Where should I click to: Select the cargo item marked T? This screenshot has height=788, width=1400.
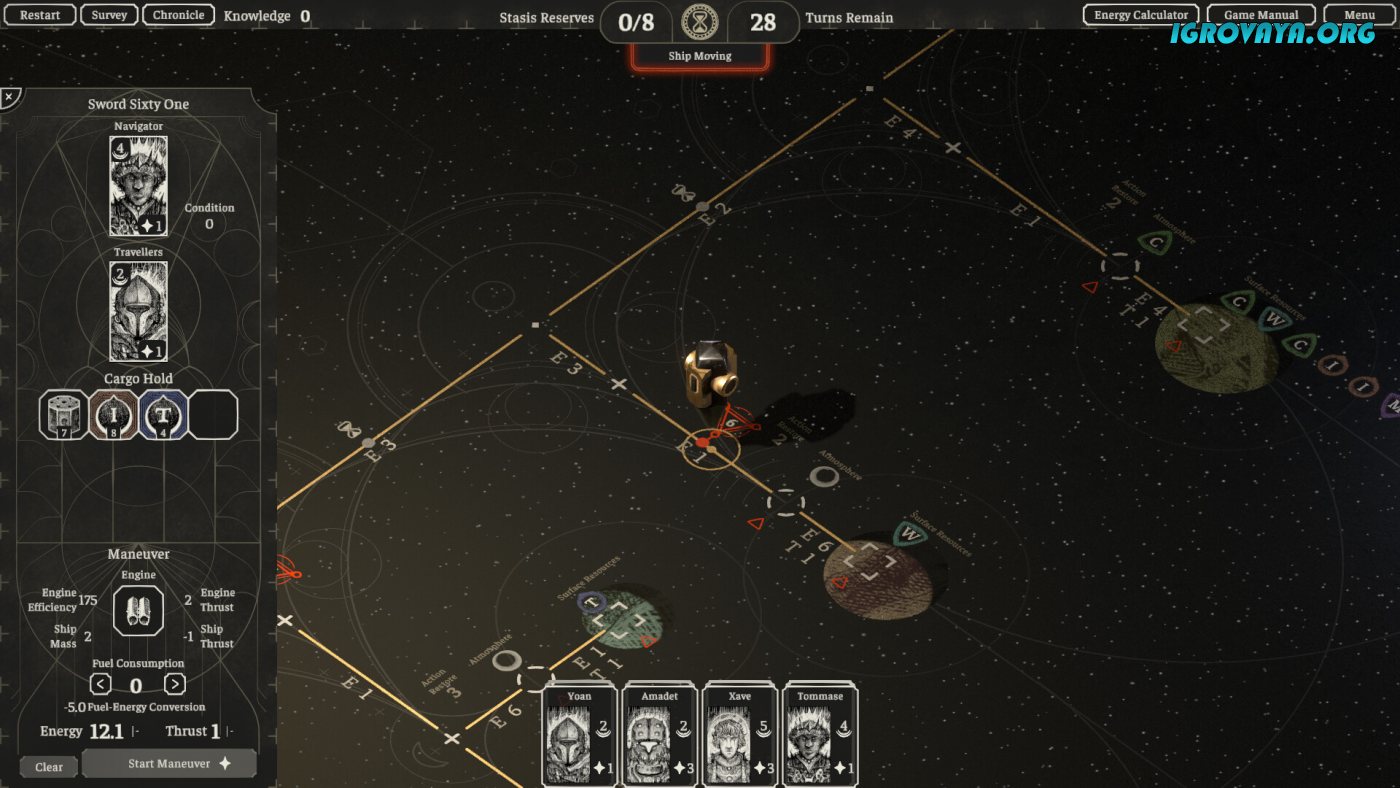(163, 415)
